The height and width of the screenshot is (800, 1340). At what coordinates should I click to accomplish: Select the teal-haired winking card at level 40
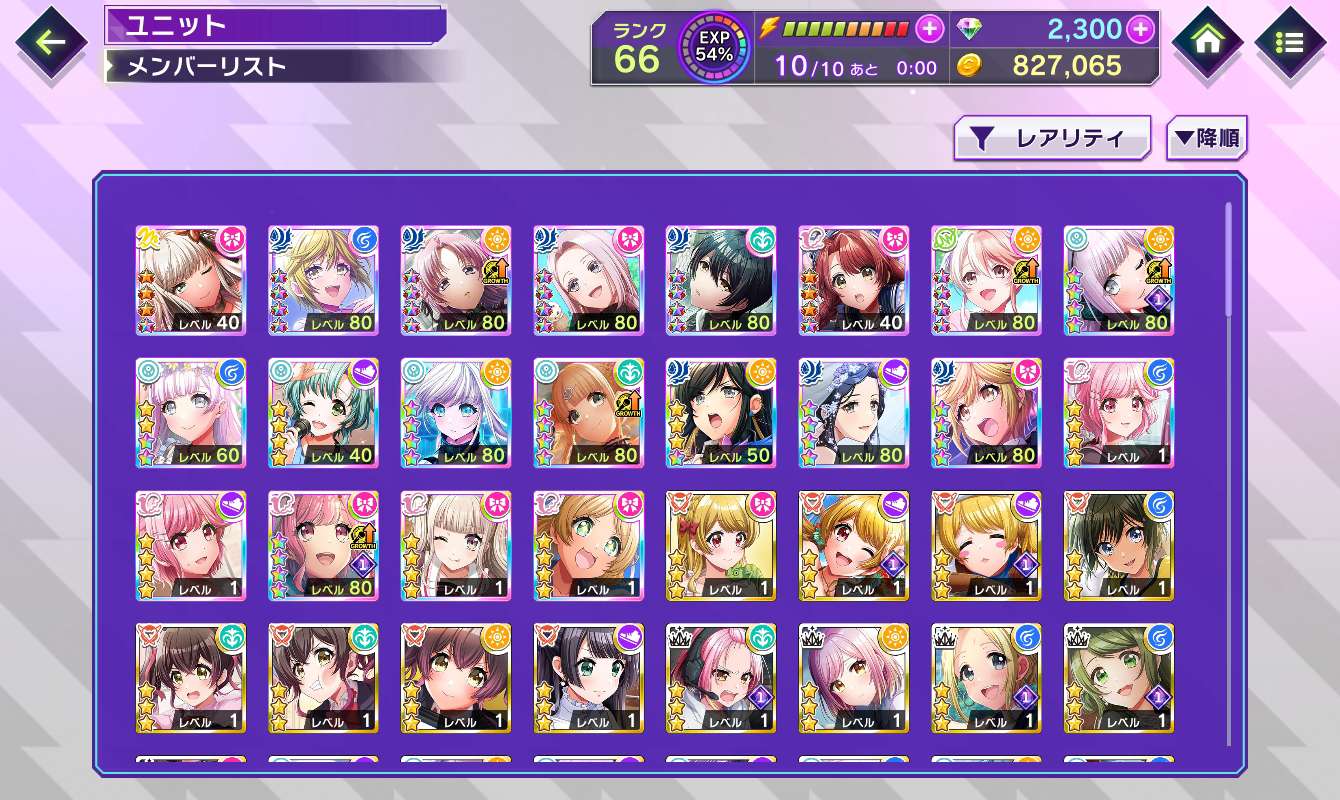[323, 413]
